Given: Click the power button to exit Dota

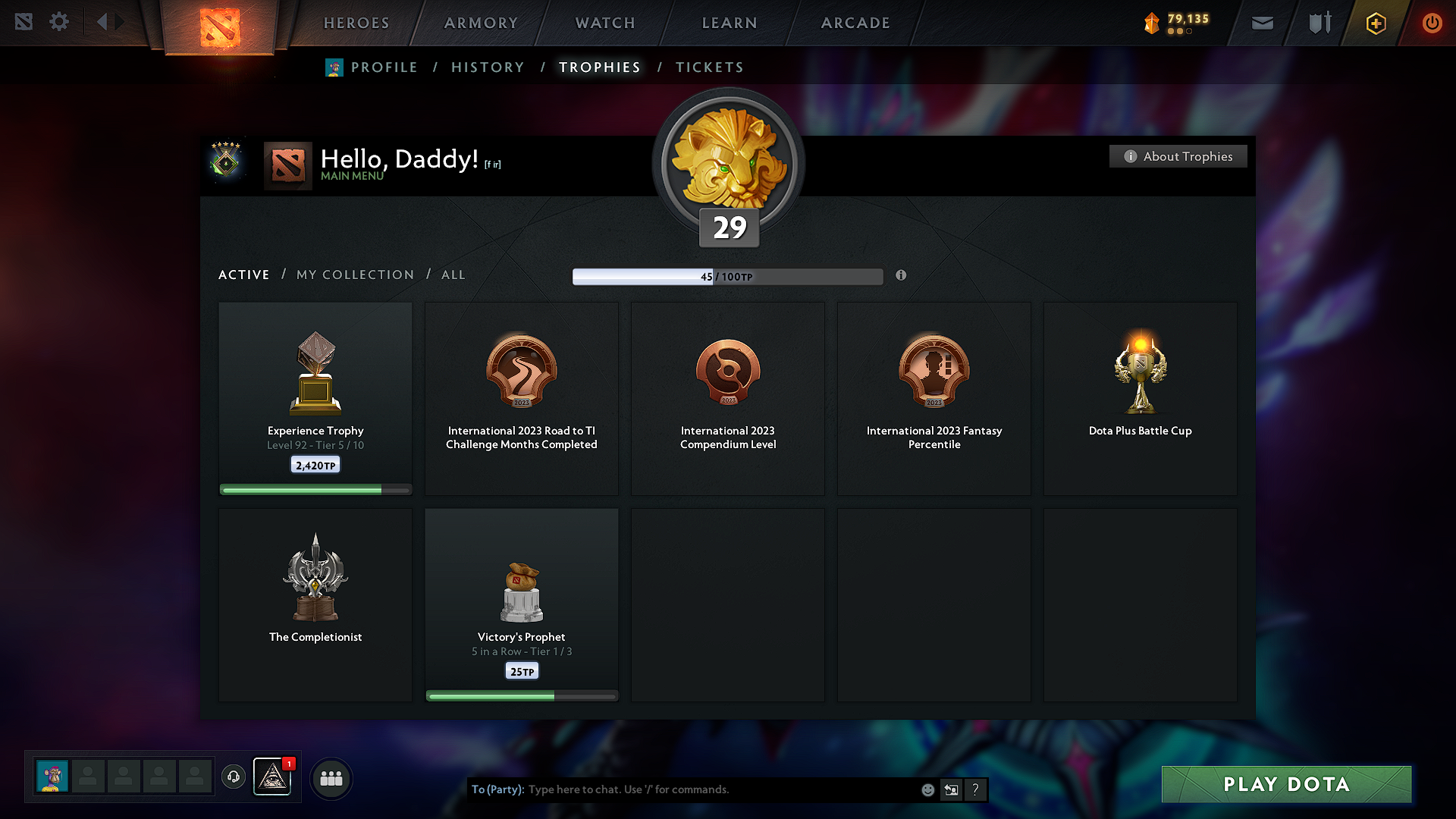Looking at the screenshot, I should tap(1432, 22).
